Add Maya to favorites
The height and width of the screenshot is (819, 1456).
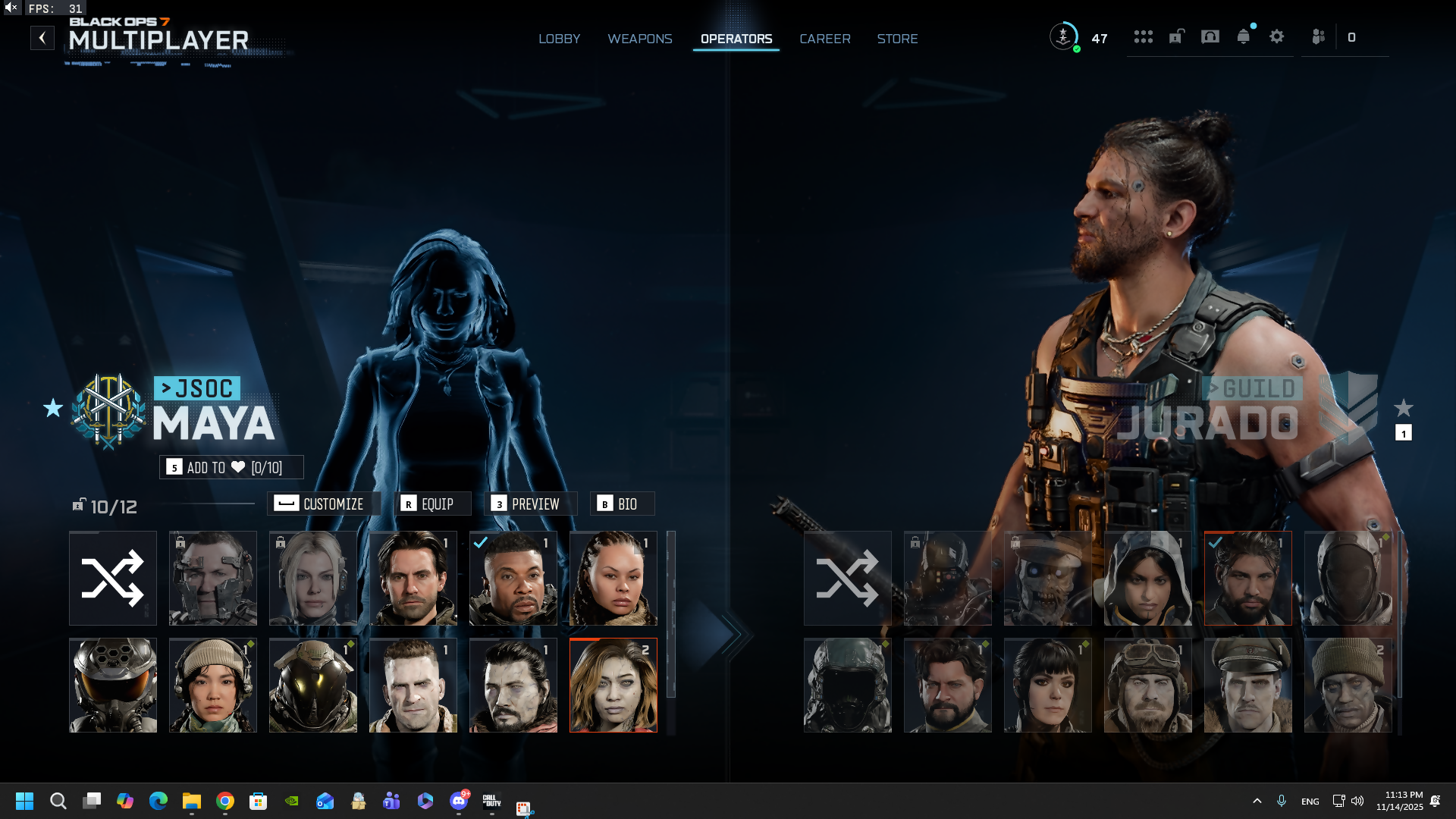pyautogui.click(x=231, y=467)
